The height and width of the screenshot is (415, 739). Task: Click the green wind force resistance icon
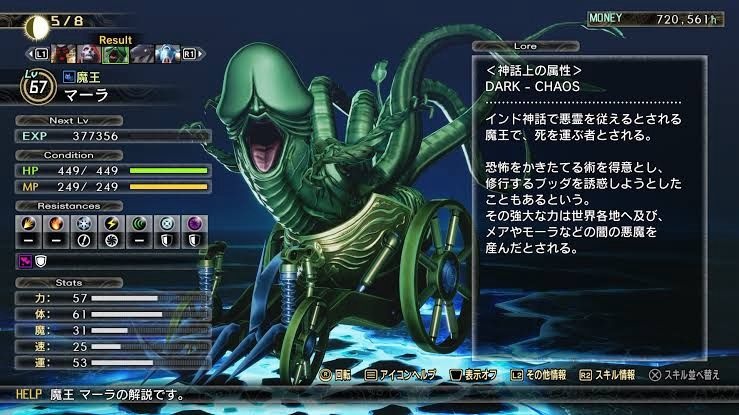pos(141,225)
